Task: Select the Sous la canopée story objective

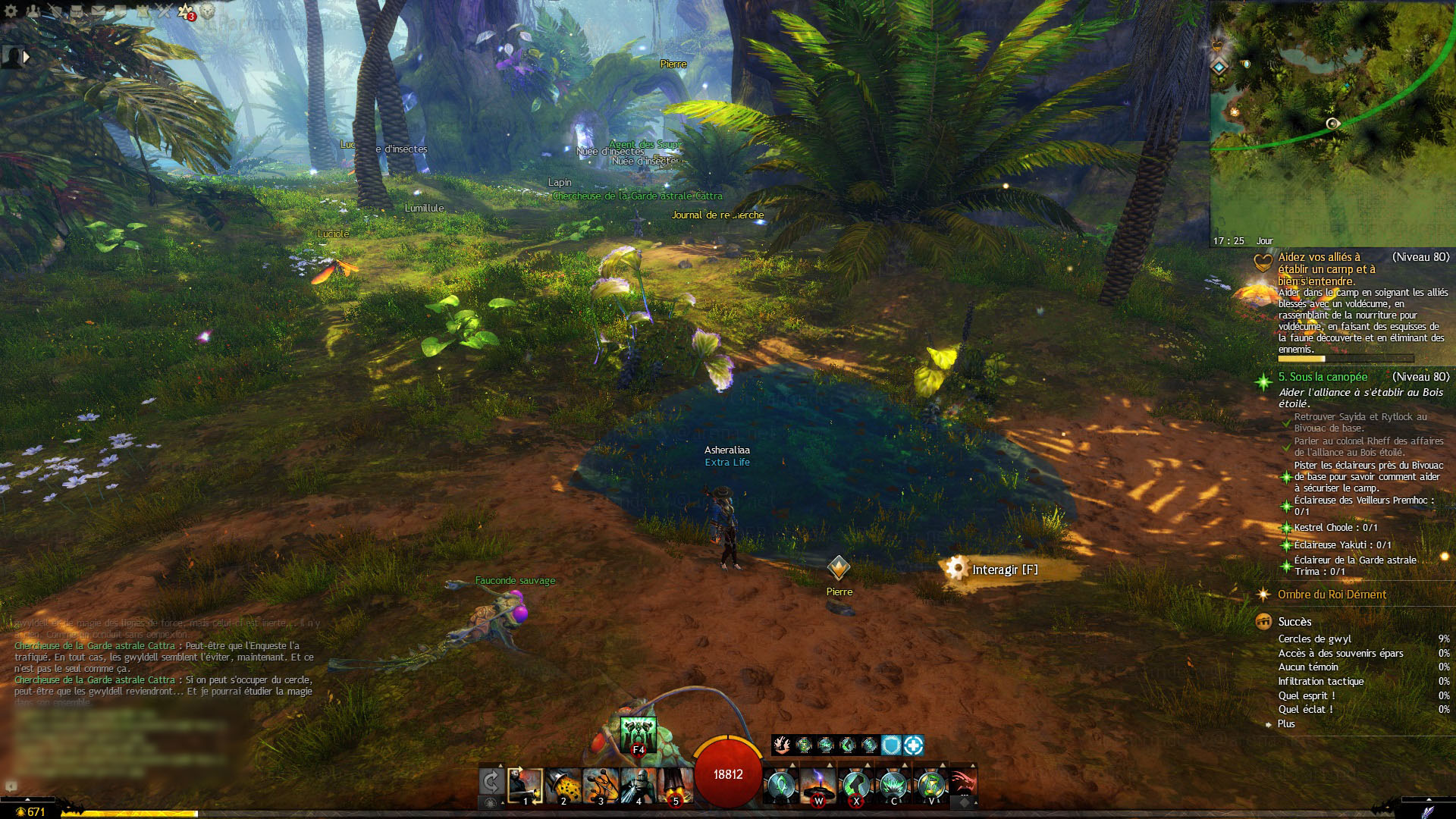Action: coord(1323,377)
